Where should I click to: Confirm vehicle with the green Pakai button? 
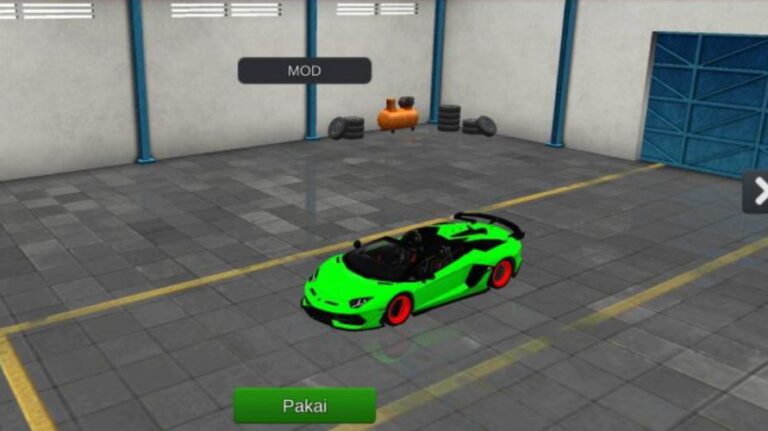tap(304, 406)
